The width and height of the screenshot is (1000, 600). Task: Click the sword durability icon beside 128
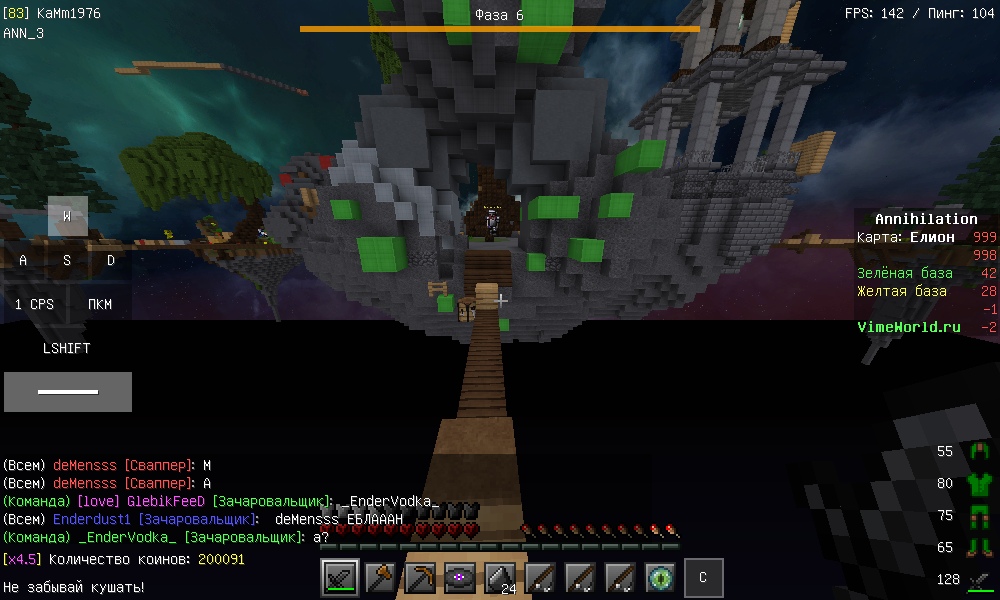click(x=979, y=580)
